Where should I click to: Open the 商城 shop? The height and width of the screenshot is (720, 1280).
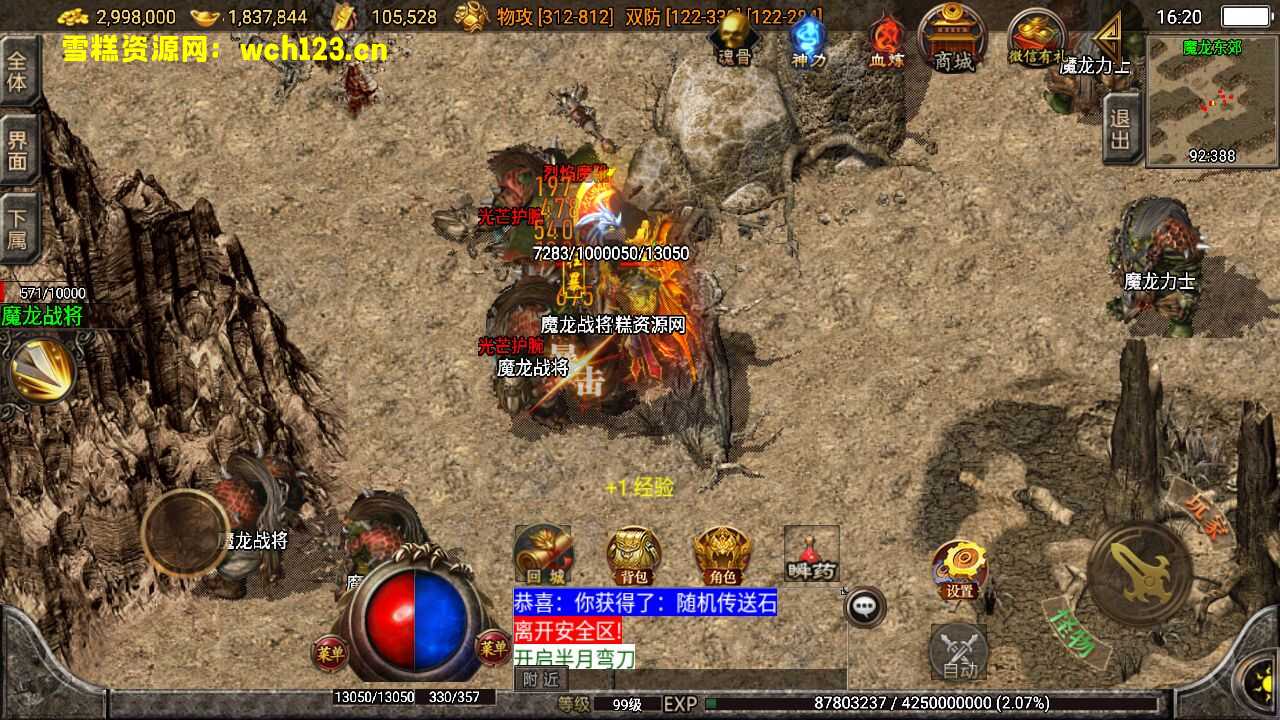tap(953, 39)
